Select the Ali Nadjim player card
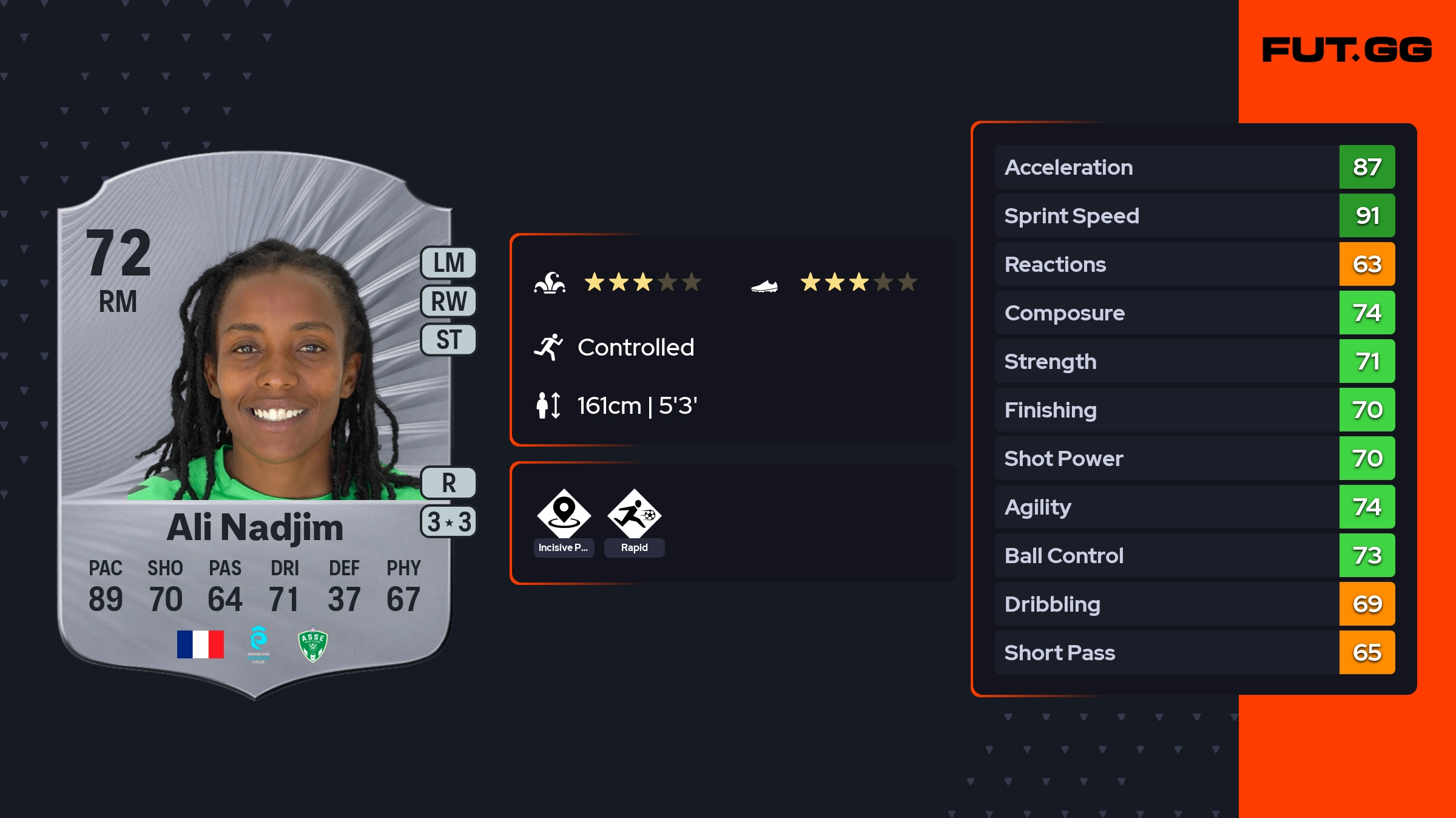 pyautogui.click(x=255, y=425)
